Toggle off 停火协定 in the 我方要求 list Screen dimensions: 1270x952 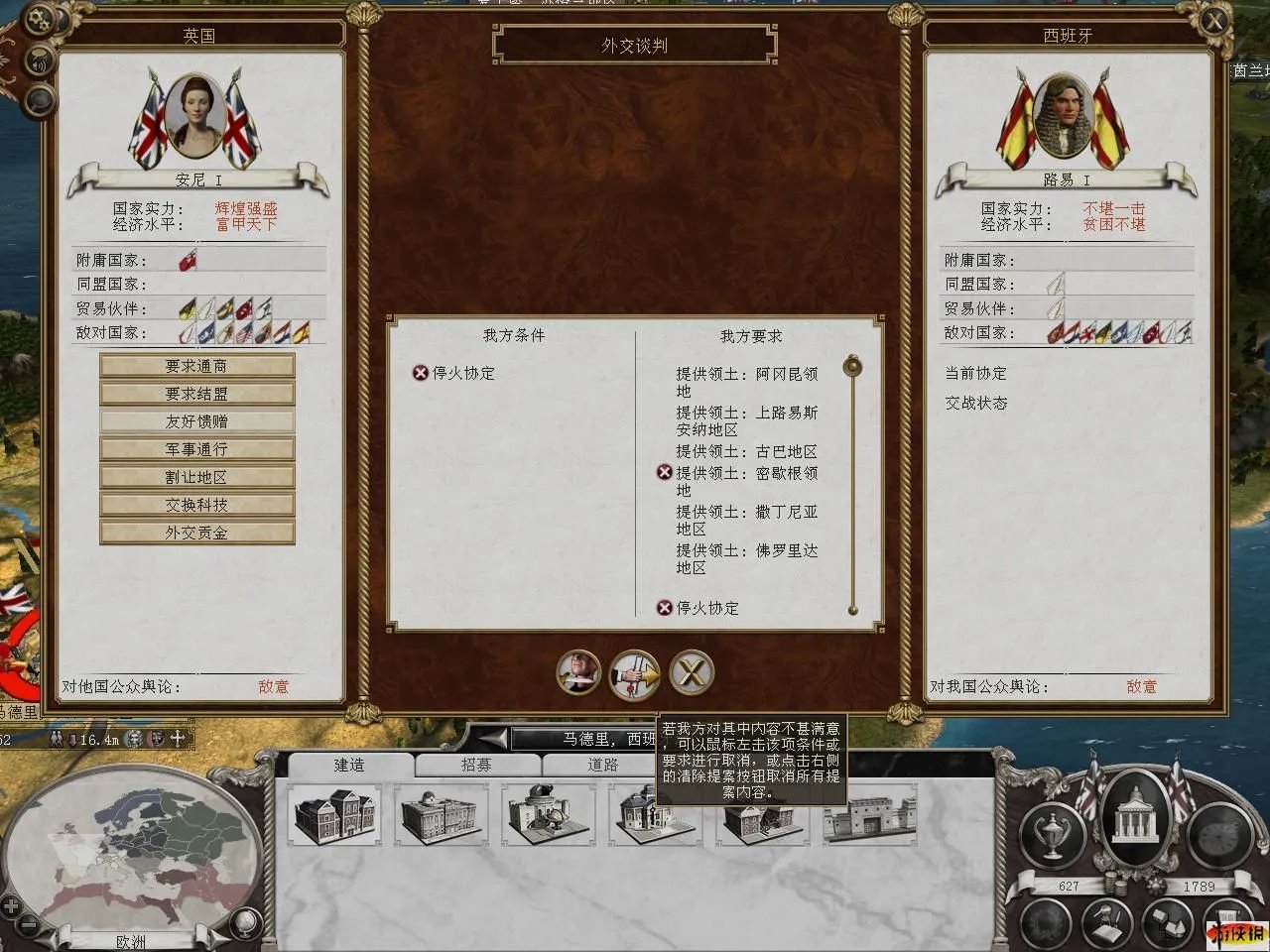pos(665,608)
